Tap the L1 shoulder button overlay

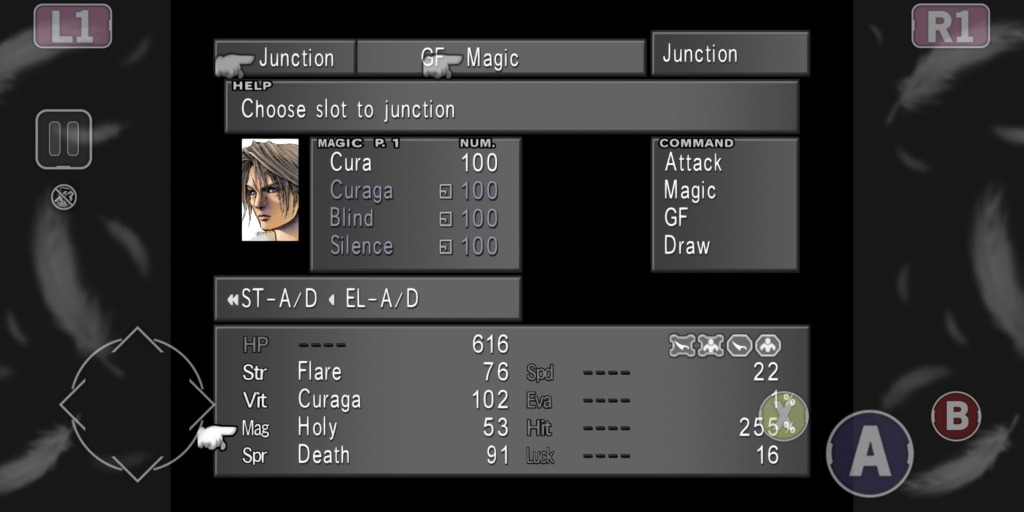click(73, 26)
